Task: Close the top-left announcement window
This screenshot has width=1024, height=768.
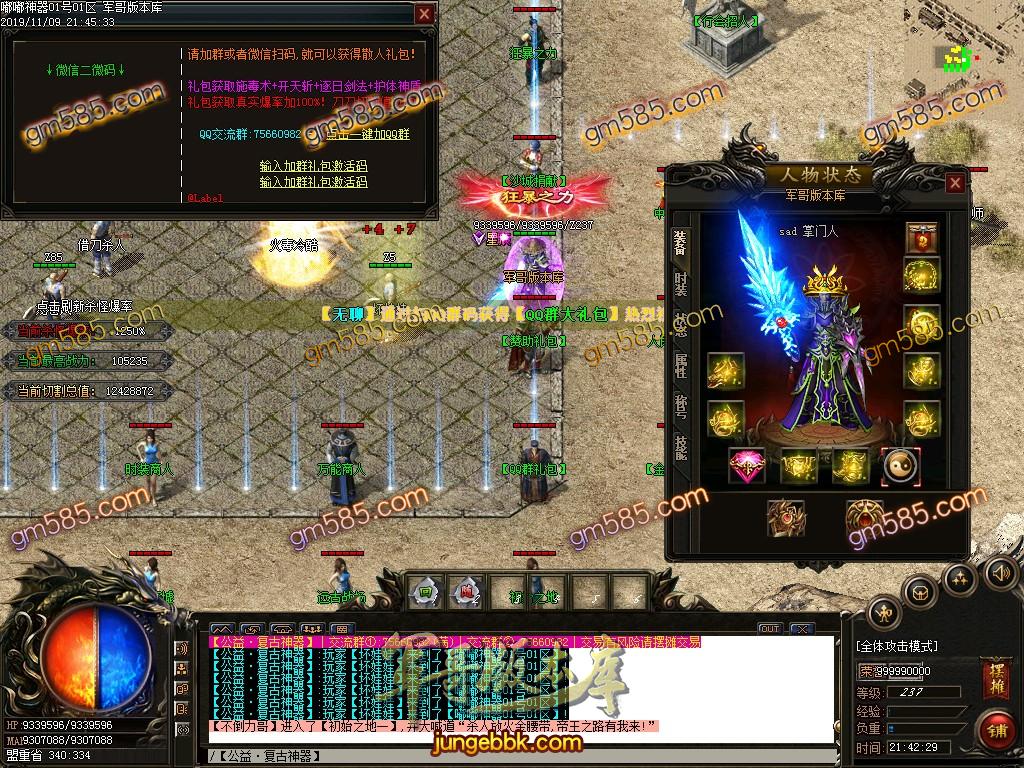Action: (425, 14)
